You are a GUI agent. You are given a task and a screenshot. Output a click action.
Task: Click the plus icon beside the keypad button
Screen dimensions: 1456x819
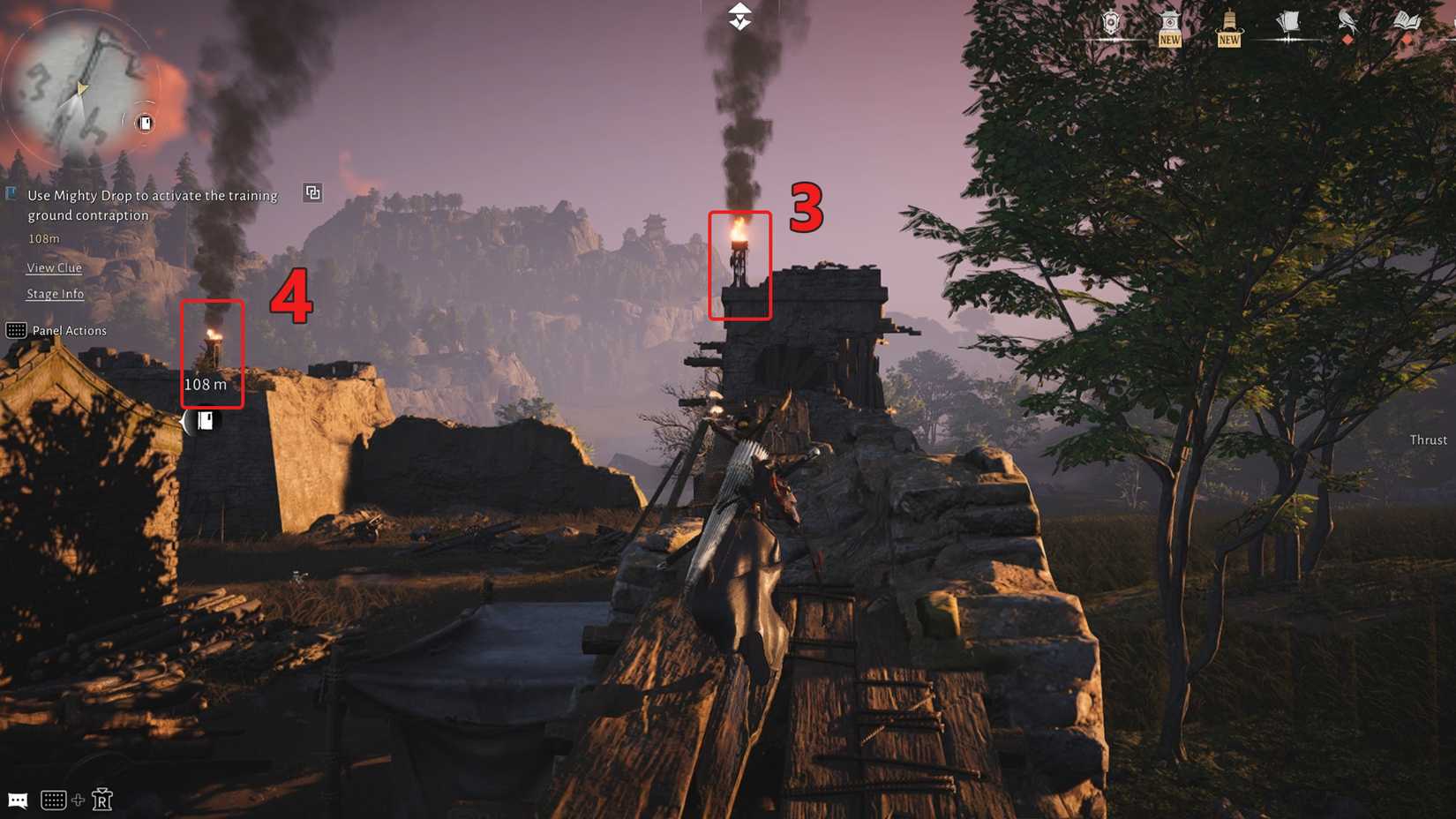78,800
